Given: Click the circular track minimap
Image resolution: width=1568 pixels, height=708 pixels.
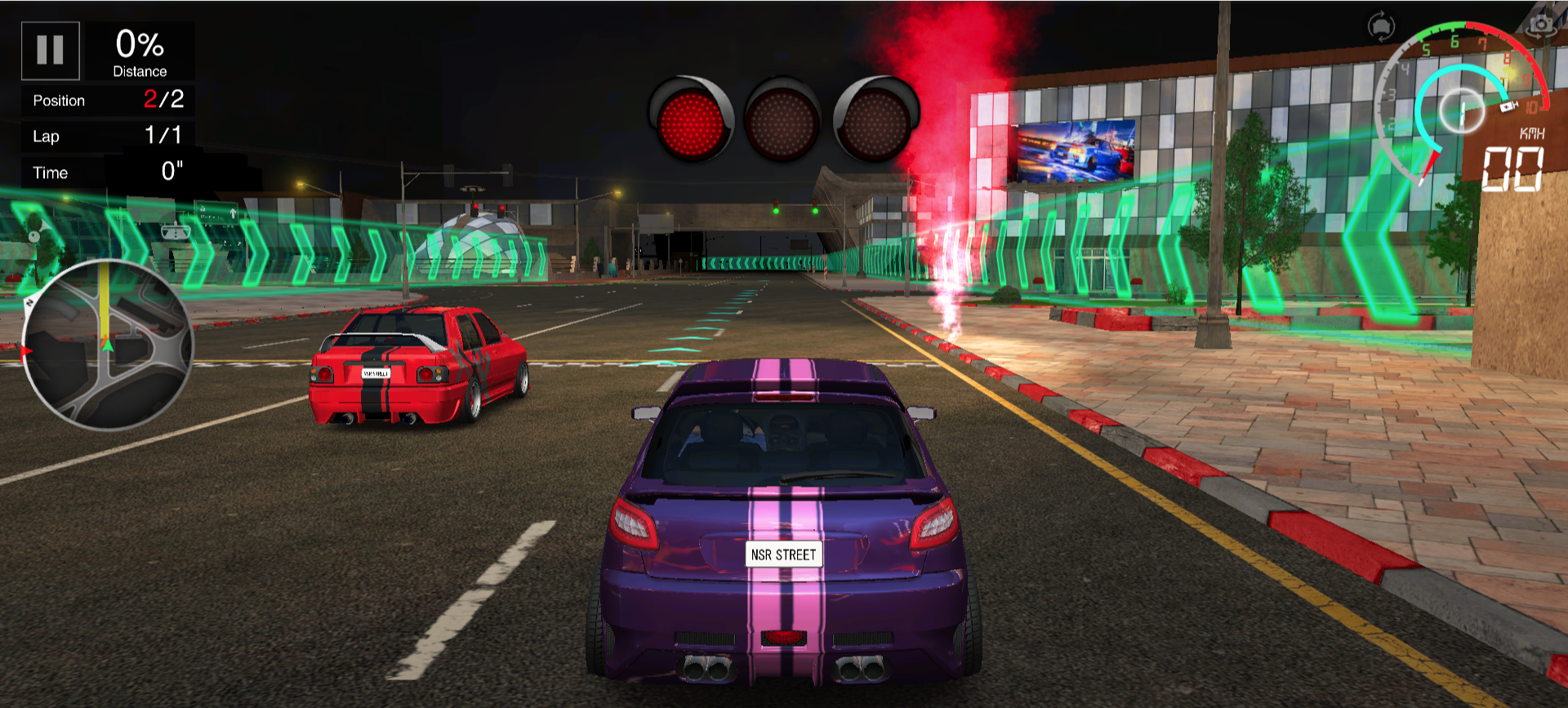Looking at the screenshot, I should click(107, 345).
